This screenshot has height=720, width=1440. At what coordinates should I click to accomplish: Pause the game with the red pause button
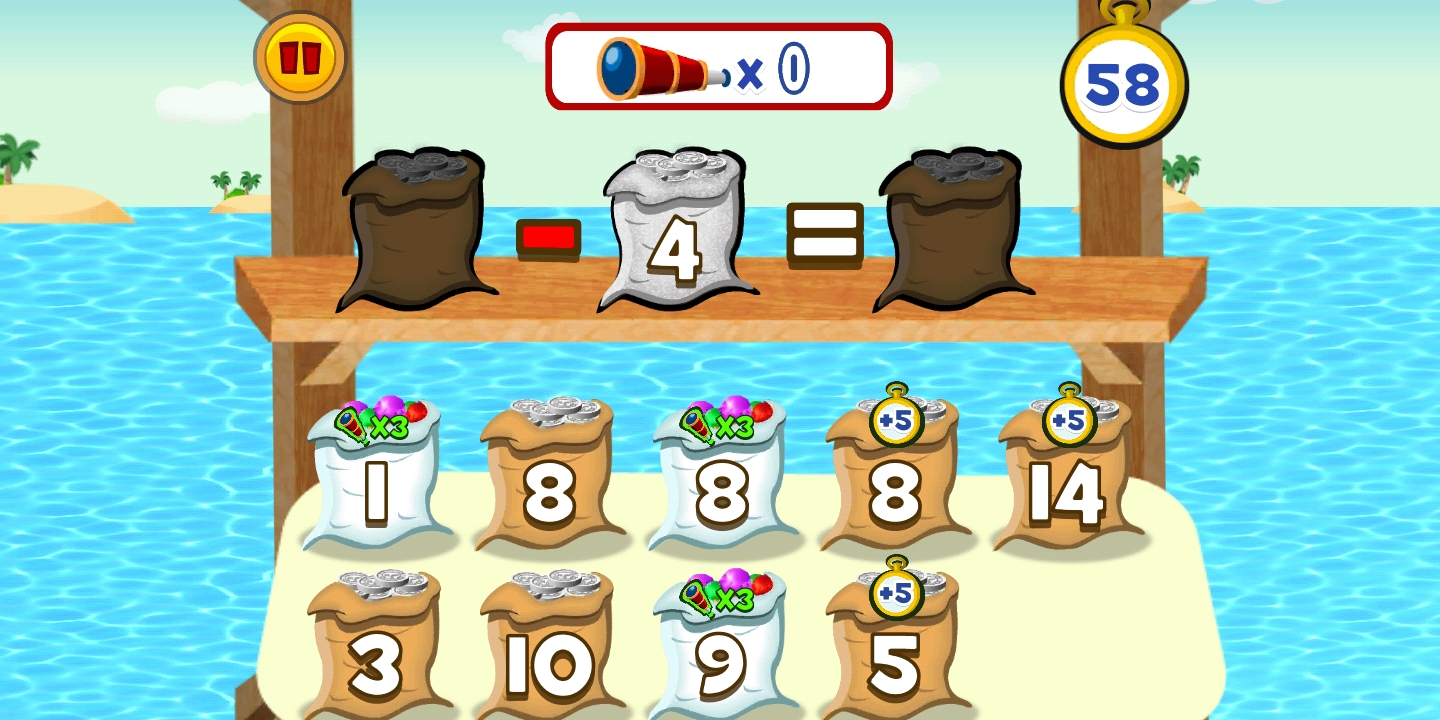pyautogui.click(x=299, y=57)
